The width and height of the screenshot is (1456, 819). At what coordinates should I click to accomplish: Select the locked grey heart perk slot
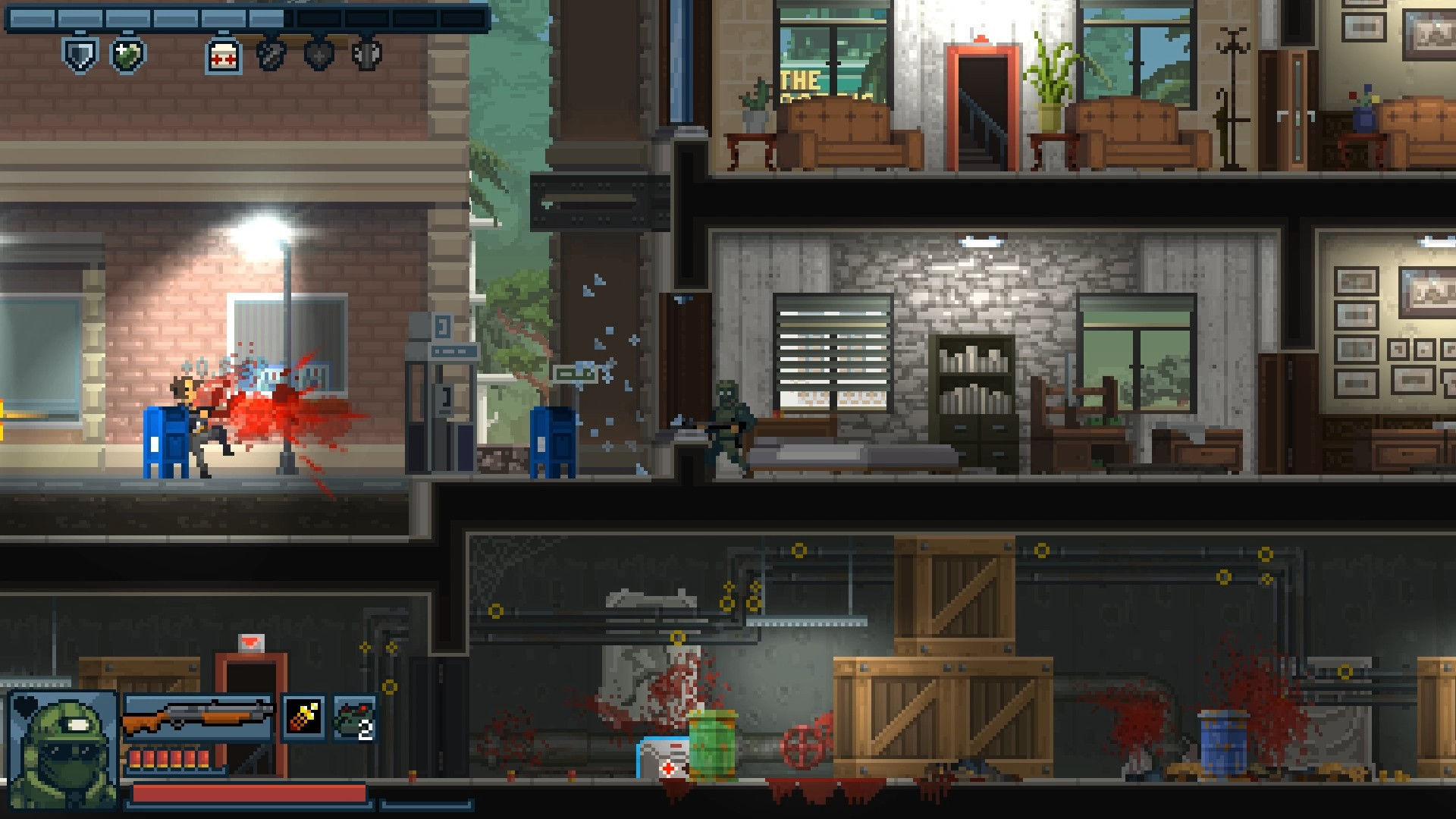(x=318, y=53)
